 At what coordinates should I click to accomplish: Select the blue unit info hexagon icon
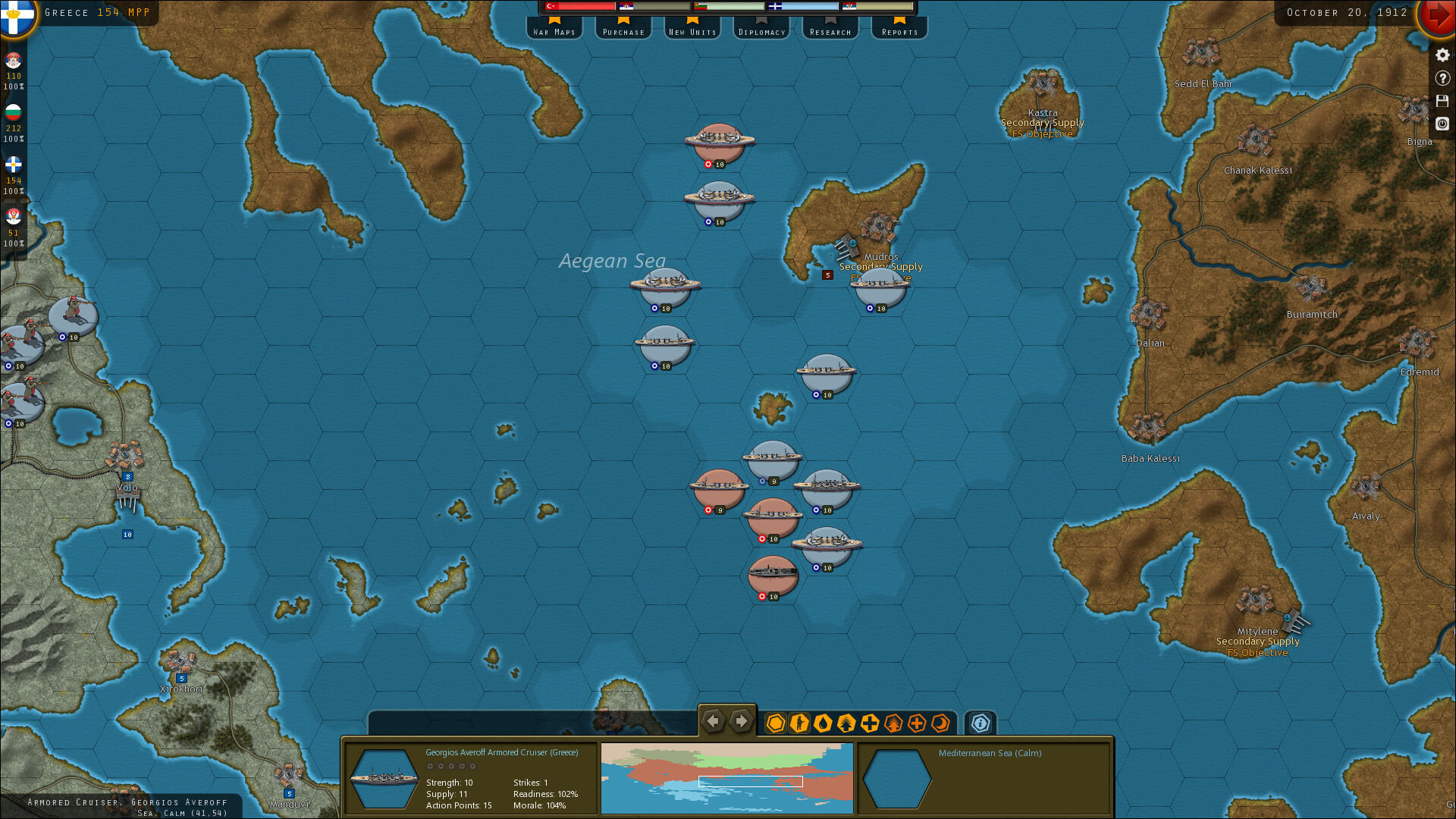pyautogui.click(x=980, y=723)
